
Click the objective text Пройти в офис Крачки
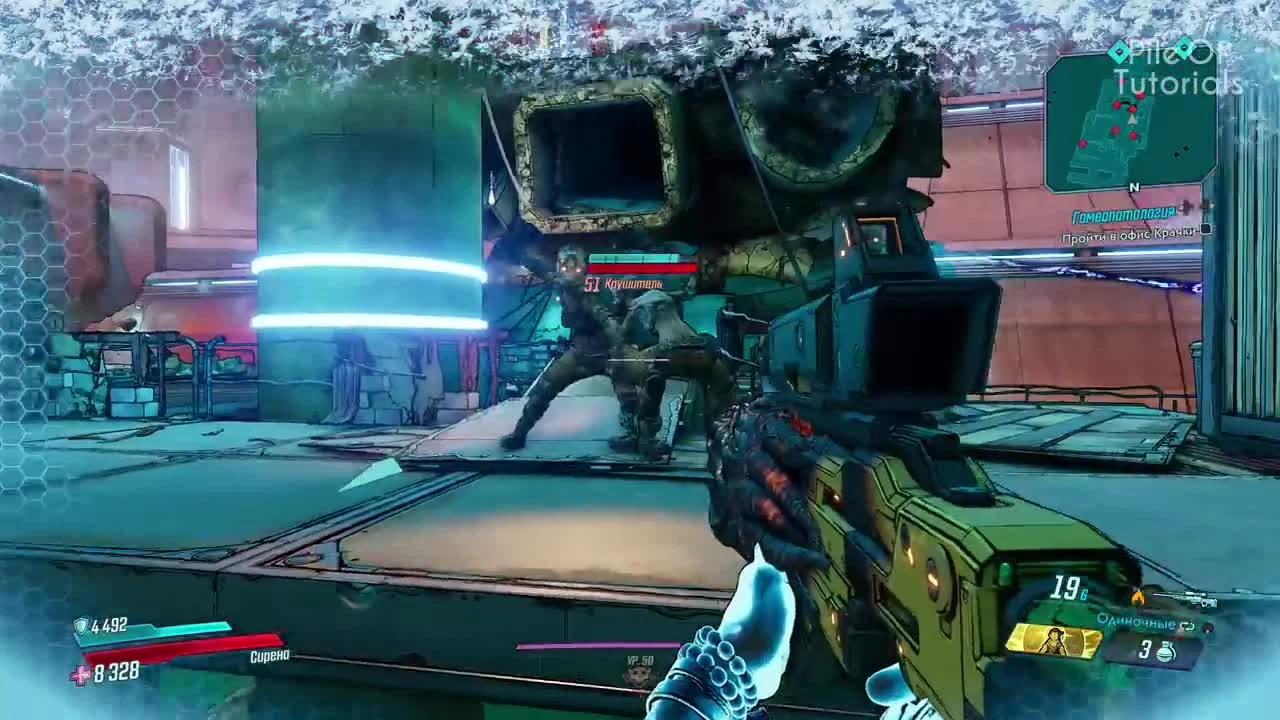(x=1127, y=234)
